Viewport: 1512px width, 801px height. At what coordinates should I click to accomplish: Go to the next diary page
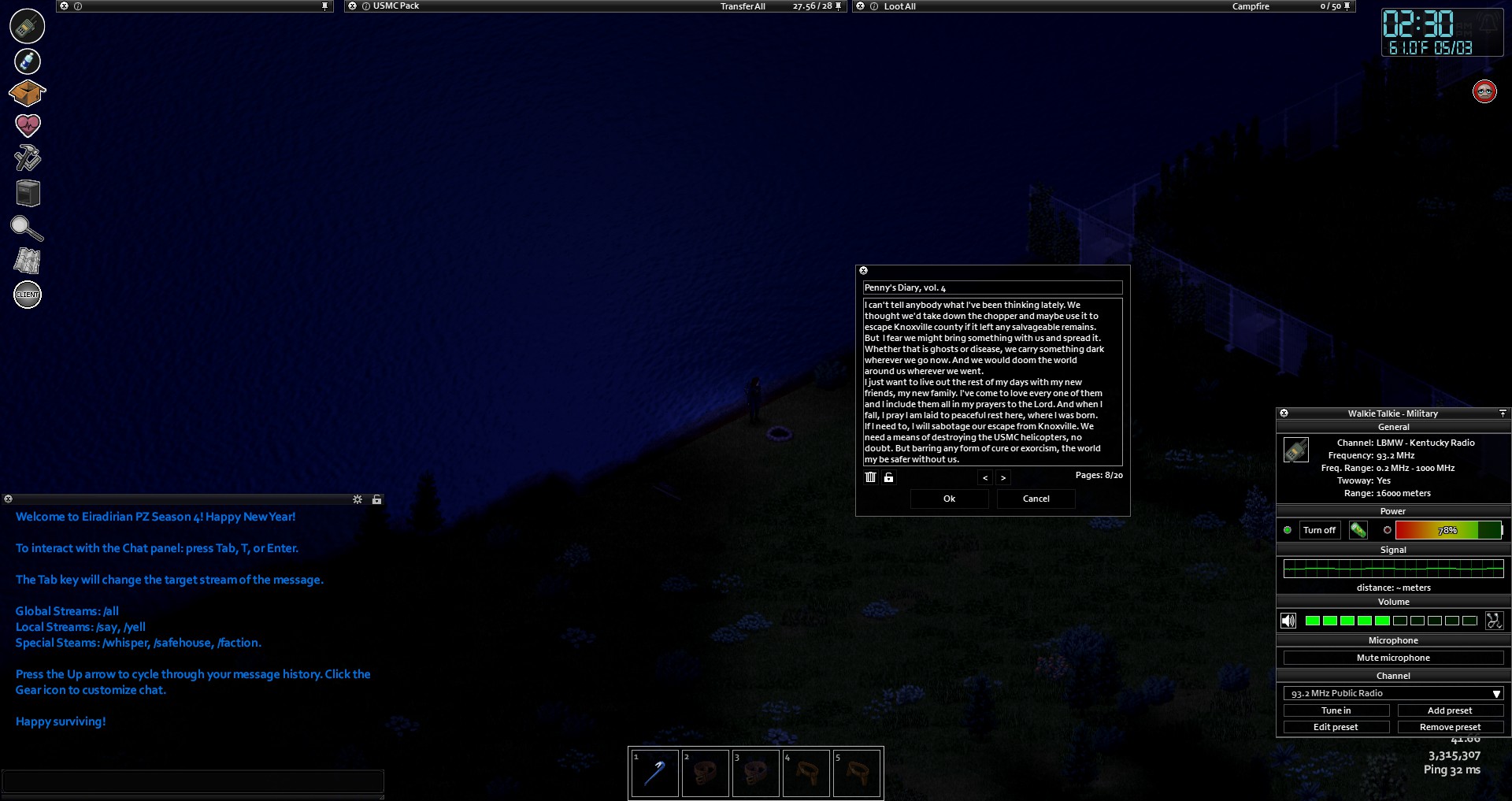[x=1002, y=477]
